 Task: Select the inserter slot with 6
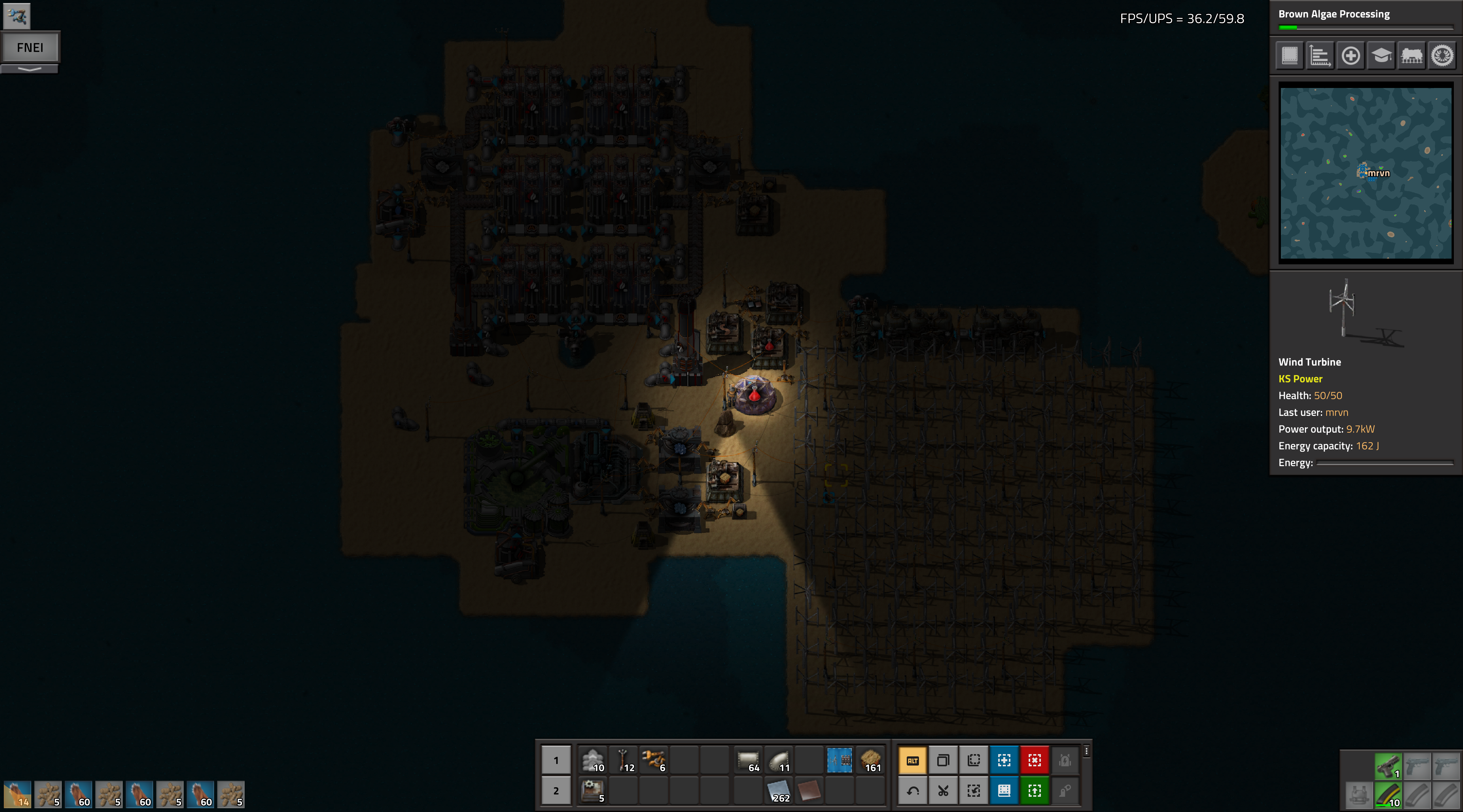pyautogui.click(x=654, y=760)
